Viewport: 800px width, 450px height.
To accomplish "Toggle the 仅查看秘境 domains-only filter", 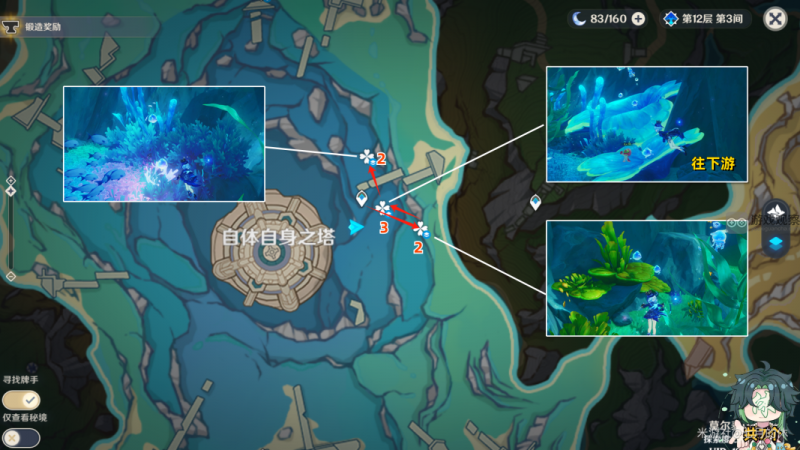I will point(20,437).
